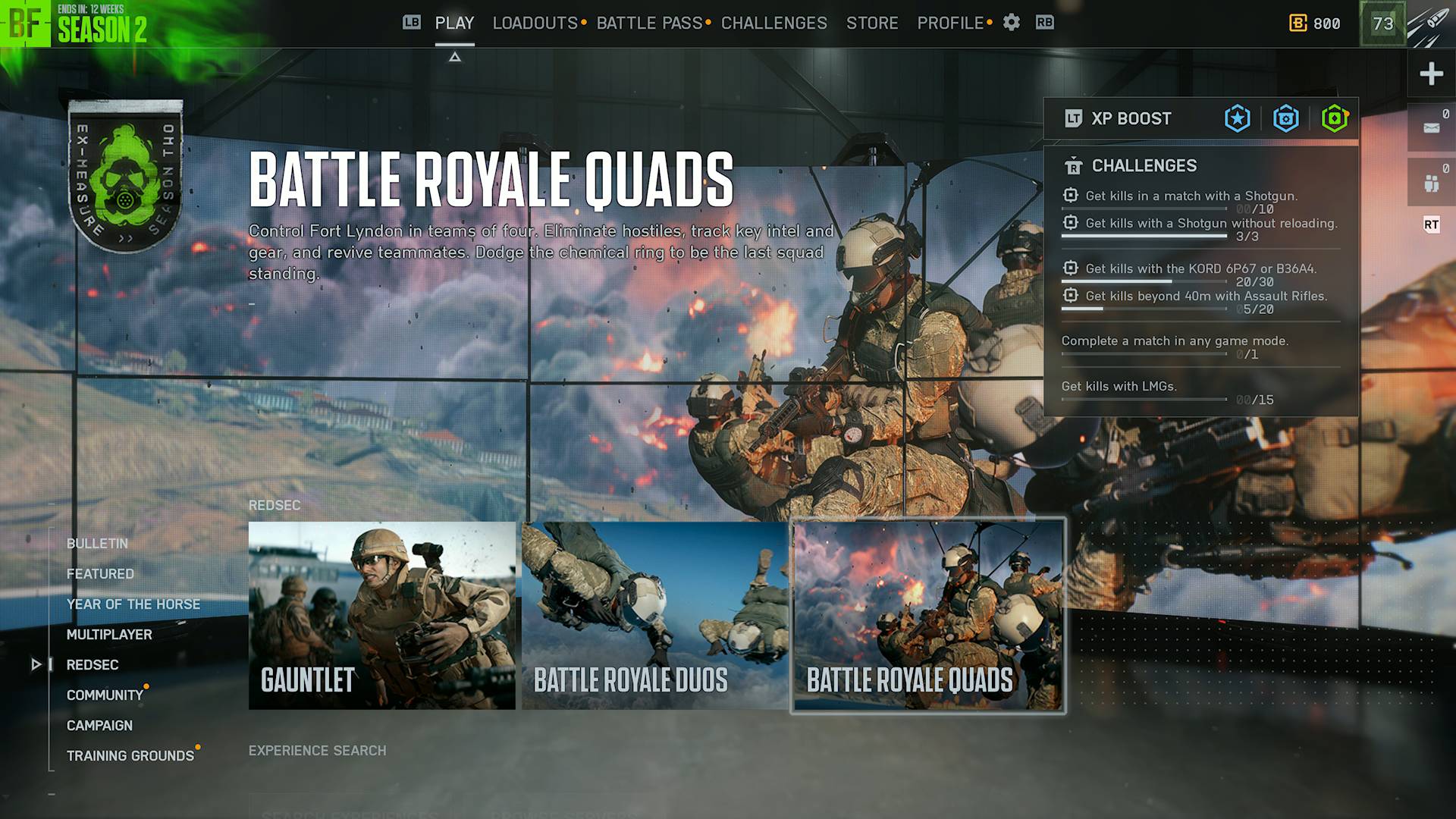Select REDSEC in the left sidebar

[x=93, y=665]
